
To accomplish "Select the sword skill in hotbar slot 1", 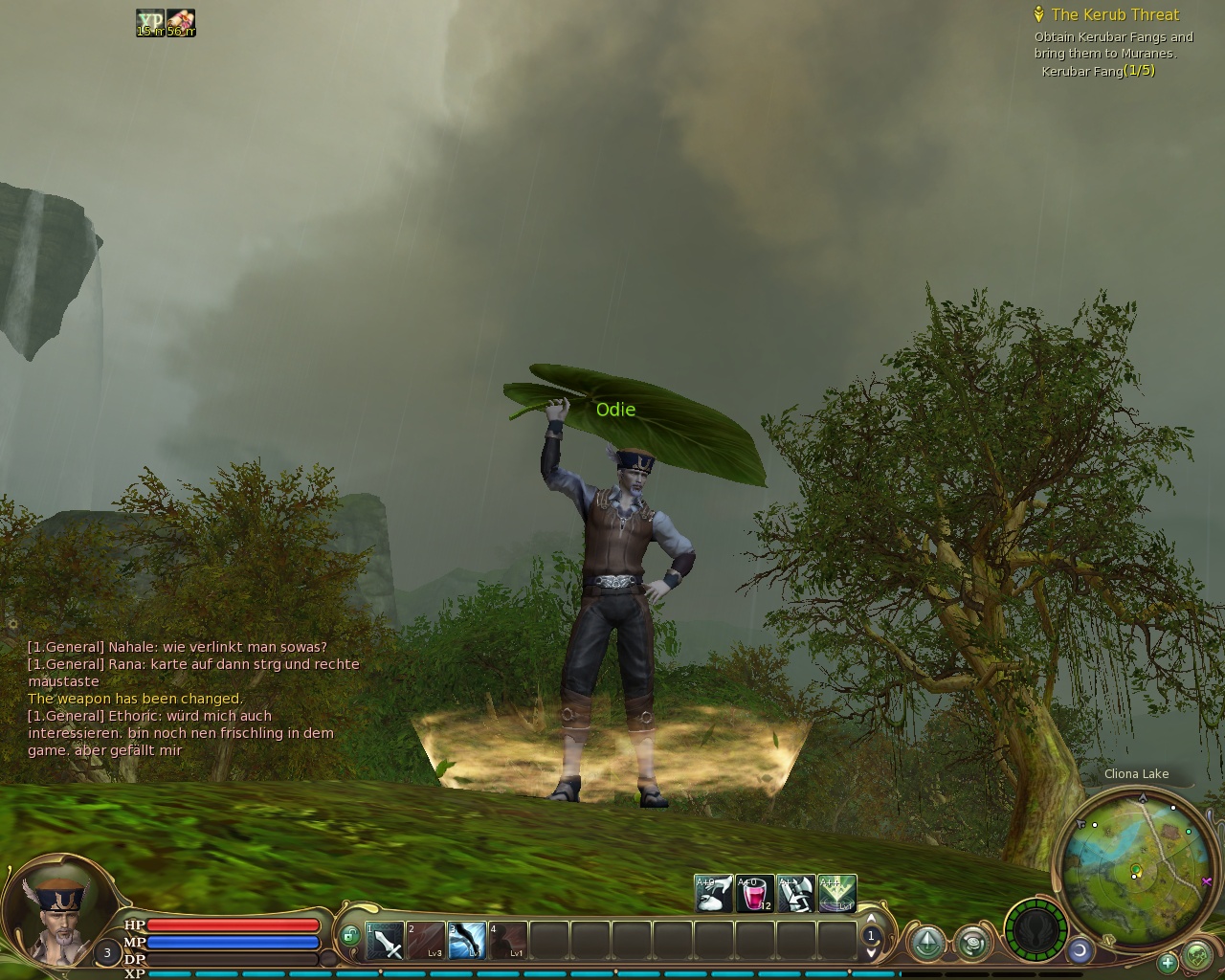I will [383, 940].
